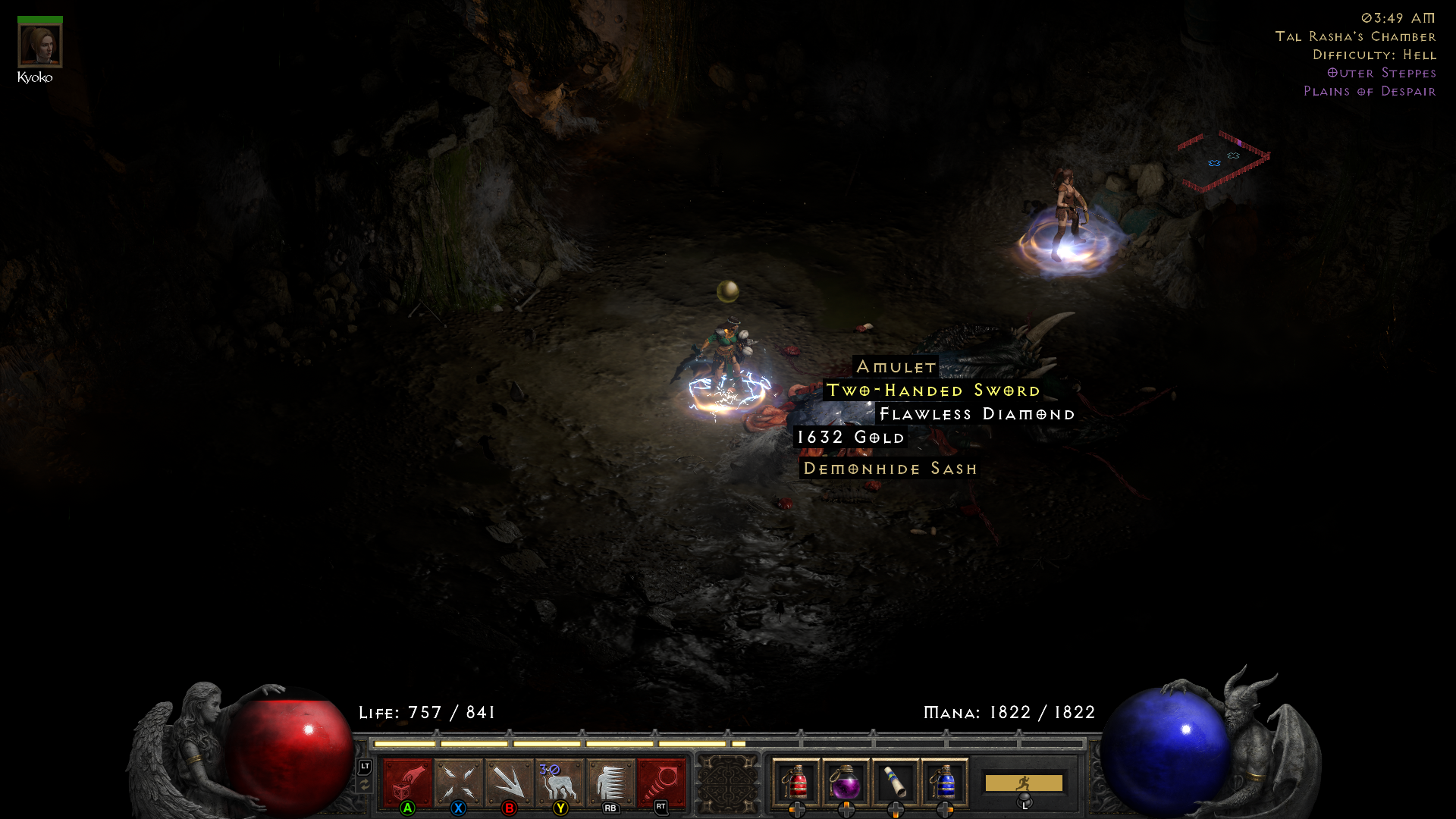Select the Teeth skill on the RB slot
This screenshot has height=819, width=1456.
pyautogui.click(x=611, y=781)
